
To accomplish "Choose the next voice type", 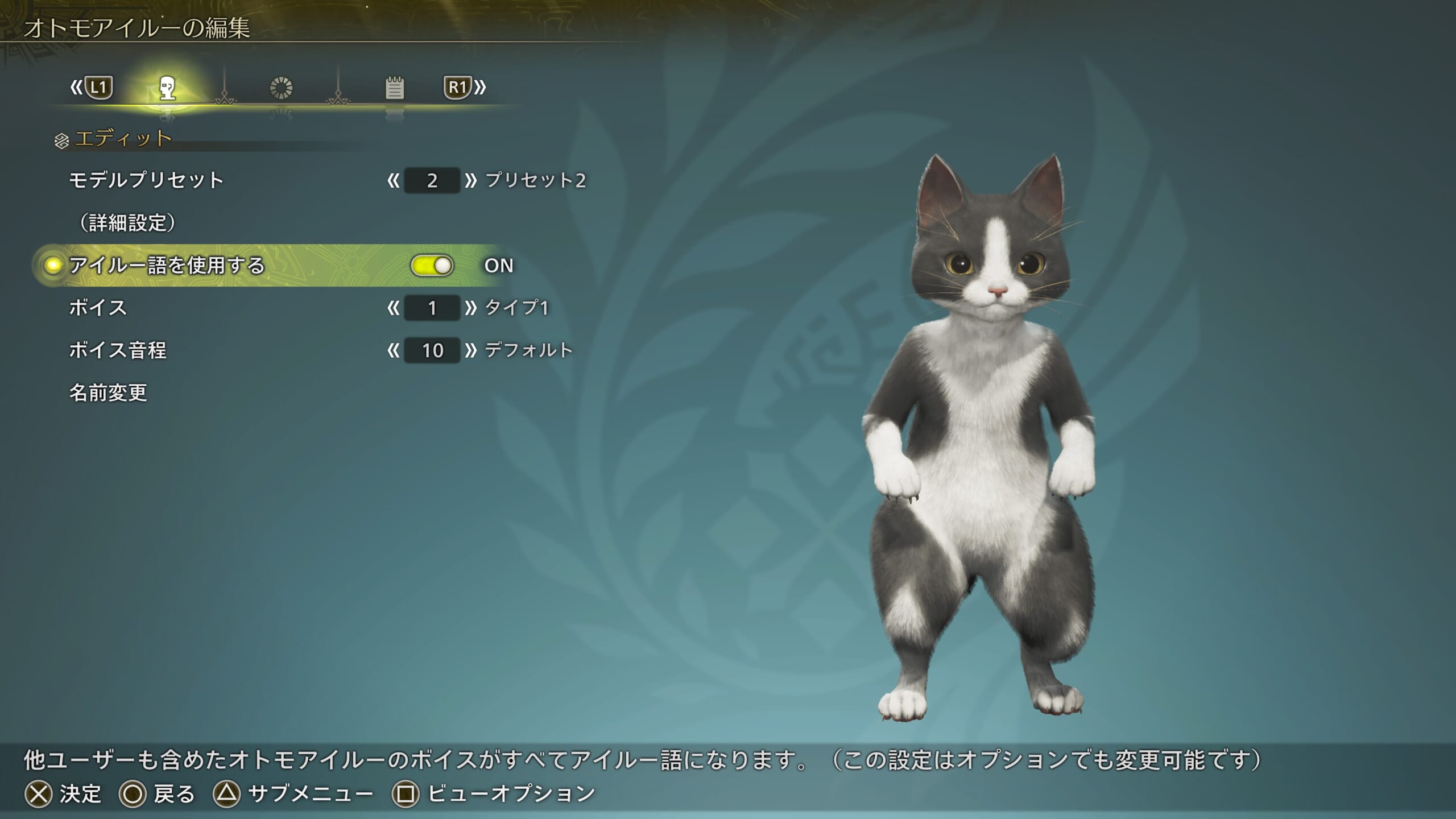I will click(x=470, y=308).
